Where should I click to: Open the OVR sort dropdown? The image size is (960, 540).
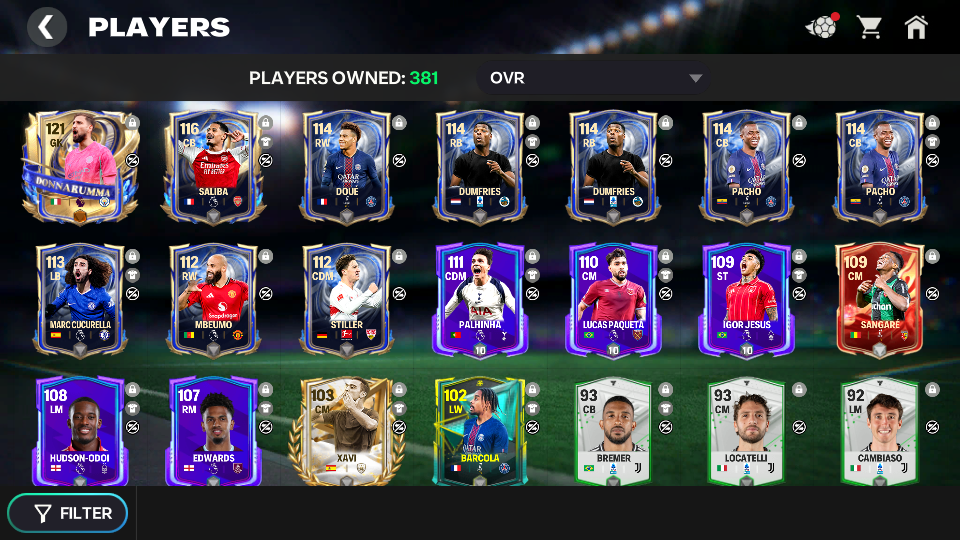(x=596, y=78)
